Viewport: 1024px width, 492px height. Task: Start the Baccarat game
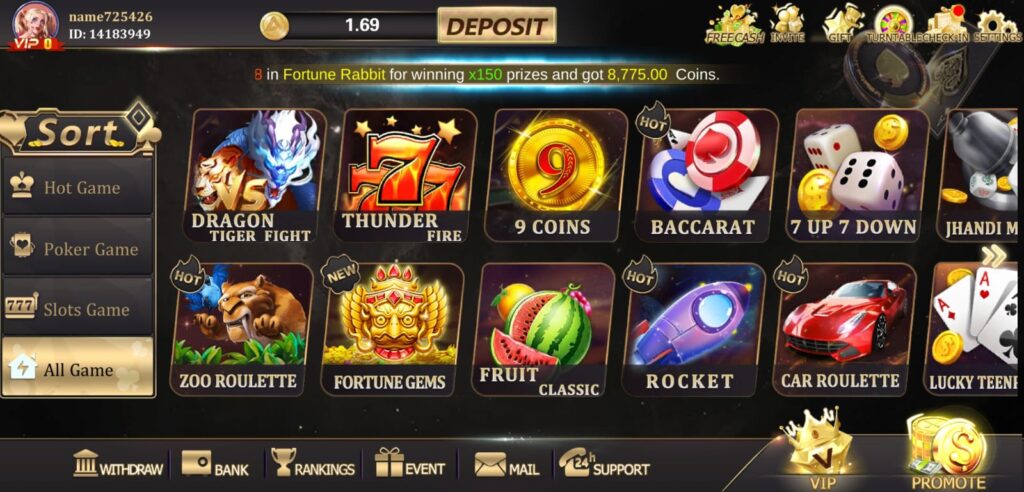[x=705, y=177]
